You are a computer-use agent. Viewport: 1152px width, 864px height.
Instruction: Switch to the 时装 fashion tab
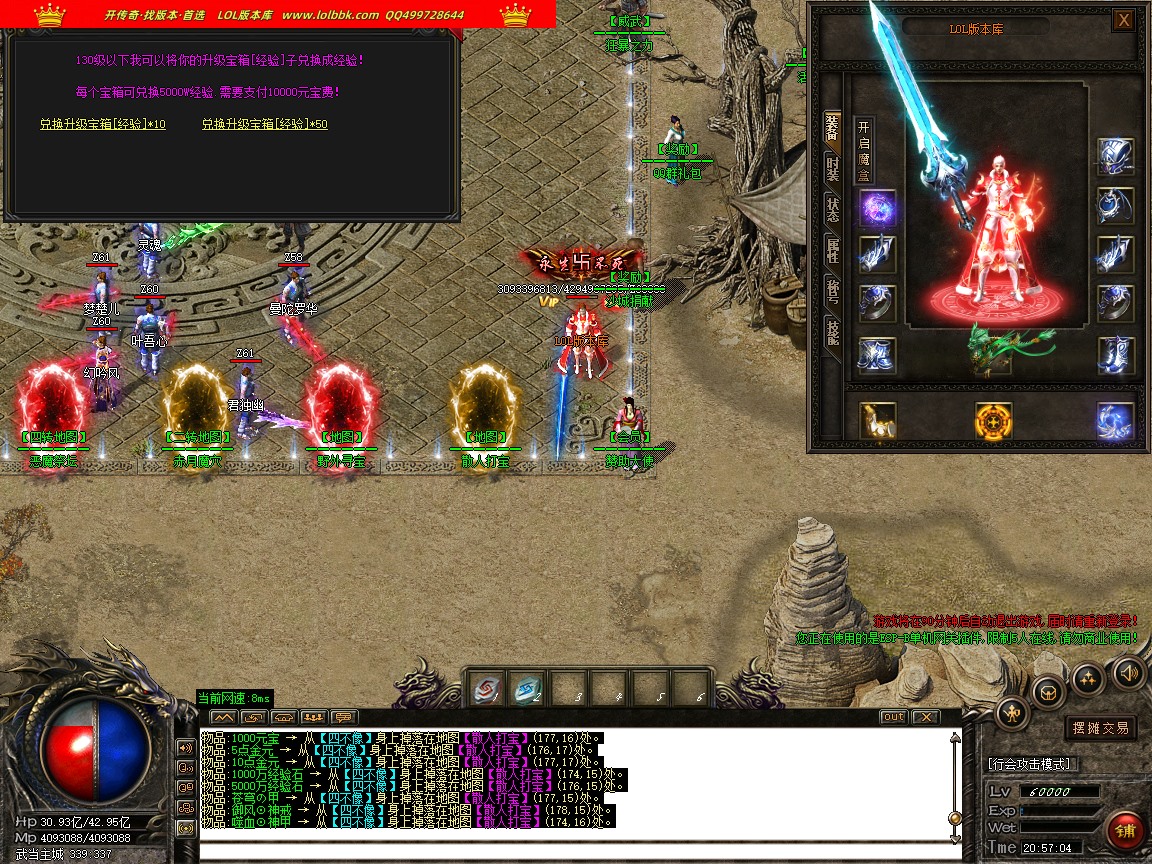click(x=833, y=168)
